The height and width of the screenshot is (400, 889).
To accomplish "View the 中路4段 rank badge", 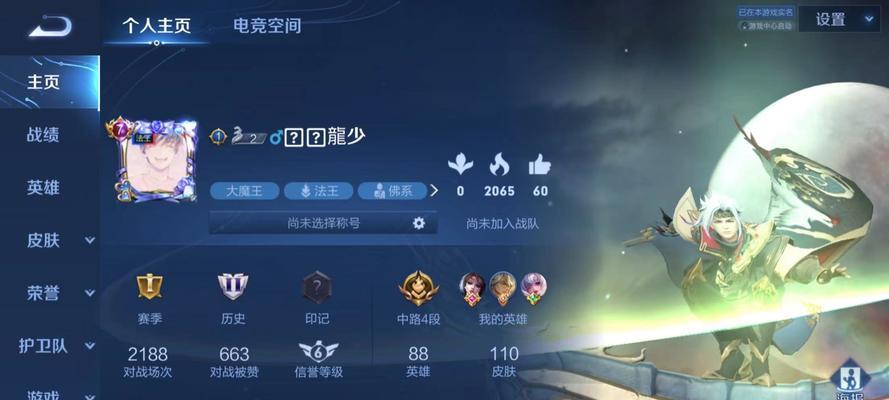I will (x=418, y=288).
